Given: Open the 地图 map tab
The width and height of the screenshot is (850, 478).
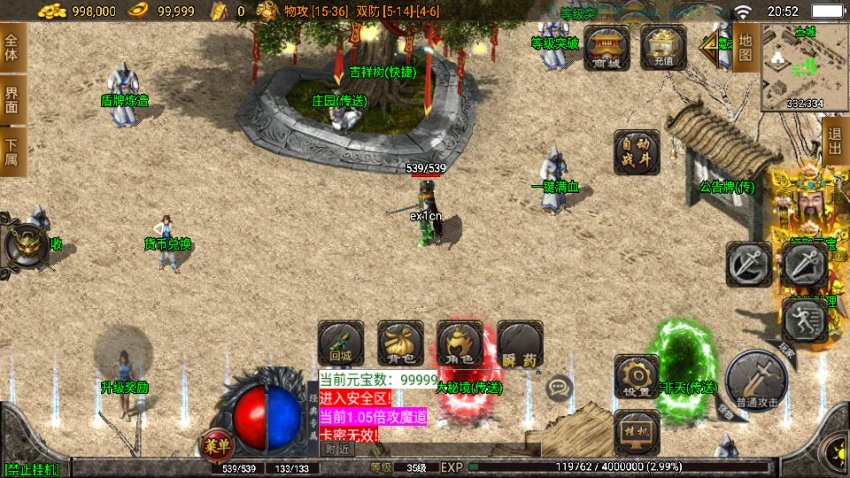Looking at the screenshot, I should pyautogui.click(x=745, y=46).
